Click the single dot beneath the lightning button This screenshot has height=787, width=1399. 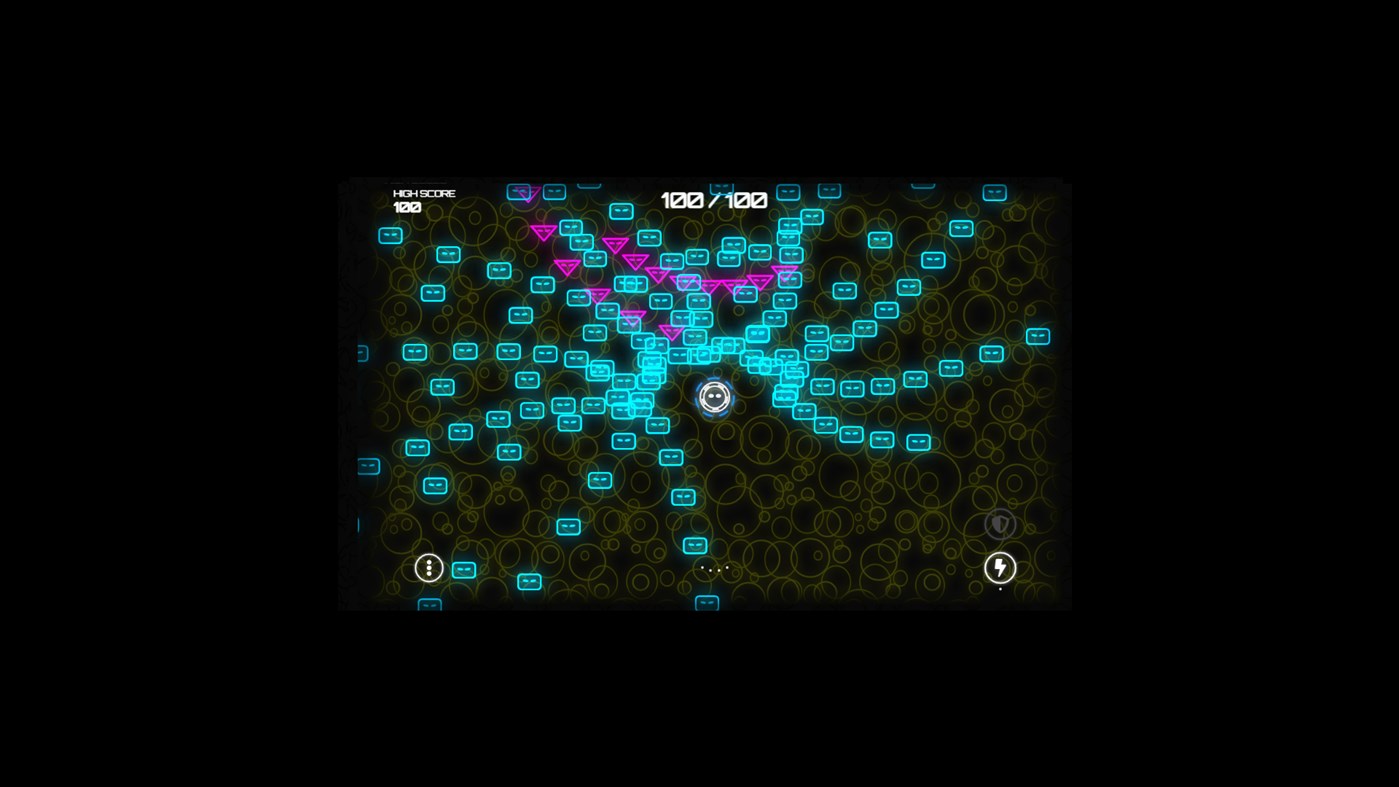pos(999,589)
